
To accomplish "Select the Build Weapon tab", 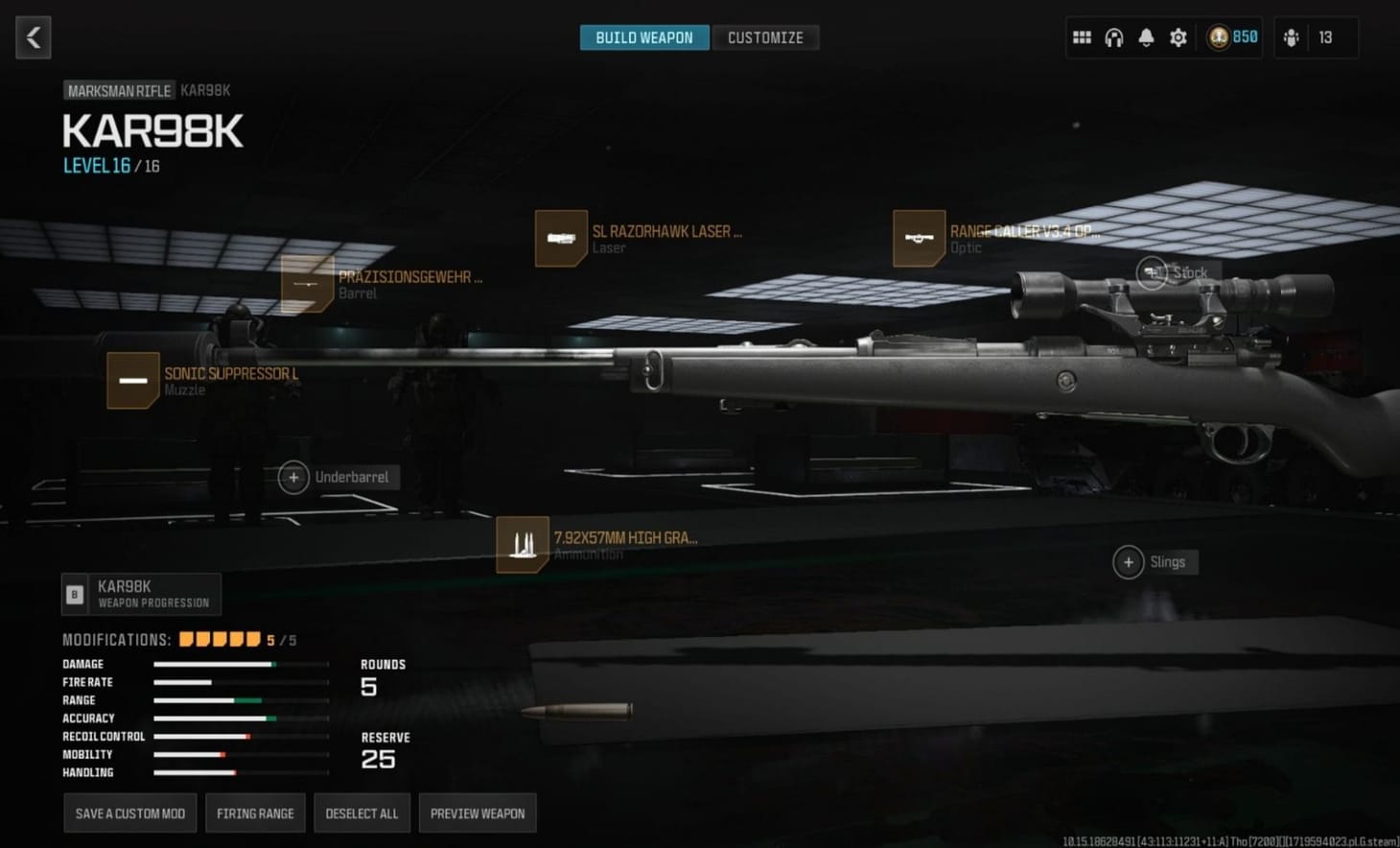I will (x=643, y=37).
